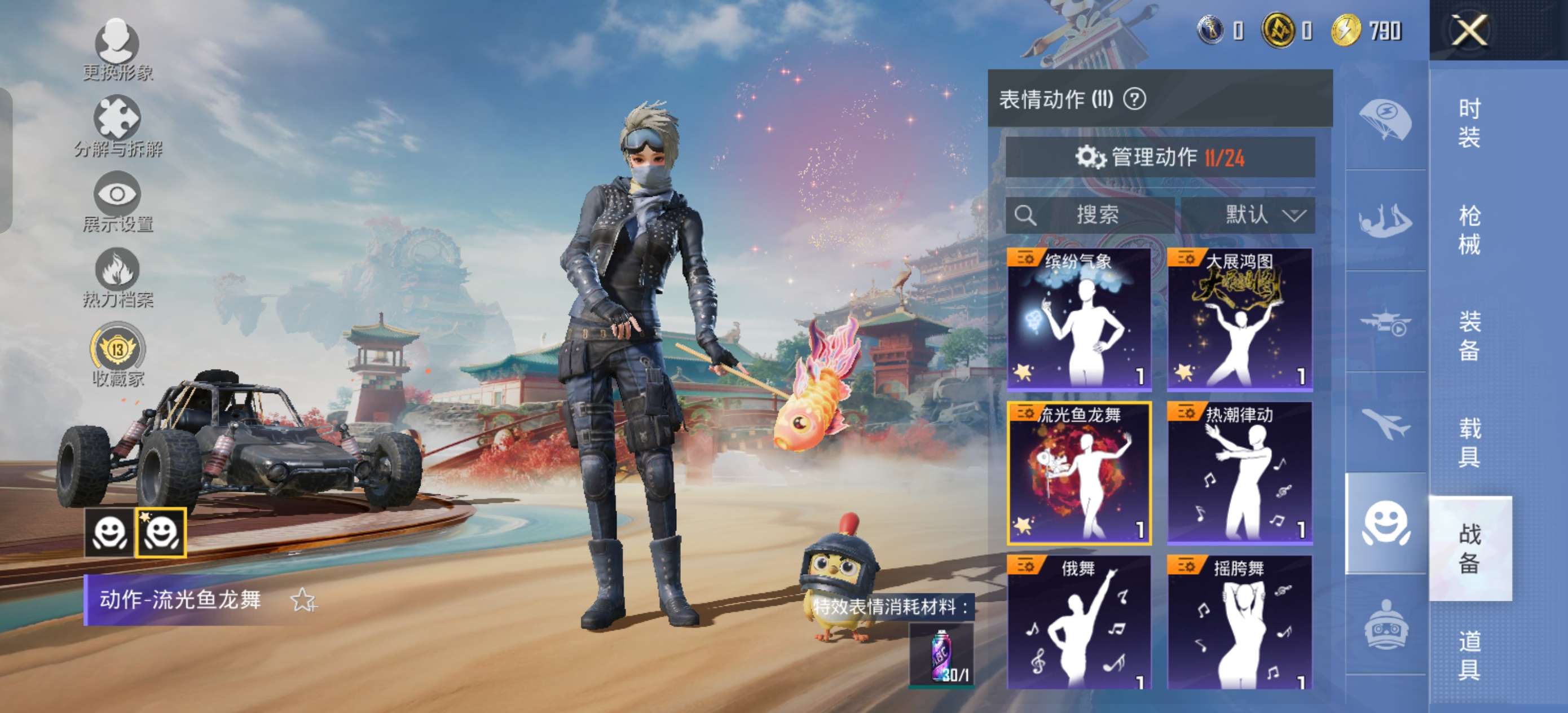The image size is (1568, 713).
Task: Choose the 热潮律动 dance emote
Action: coord(1239,473)
